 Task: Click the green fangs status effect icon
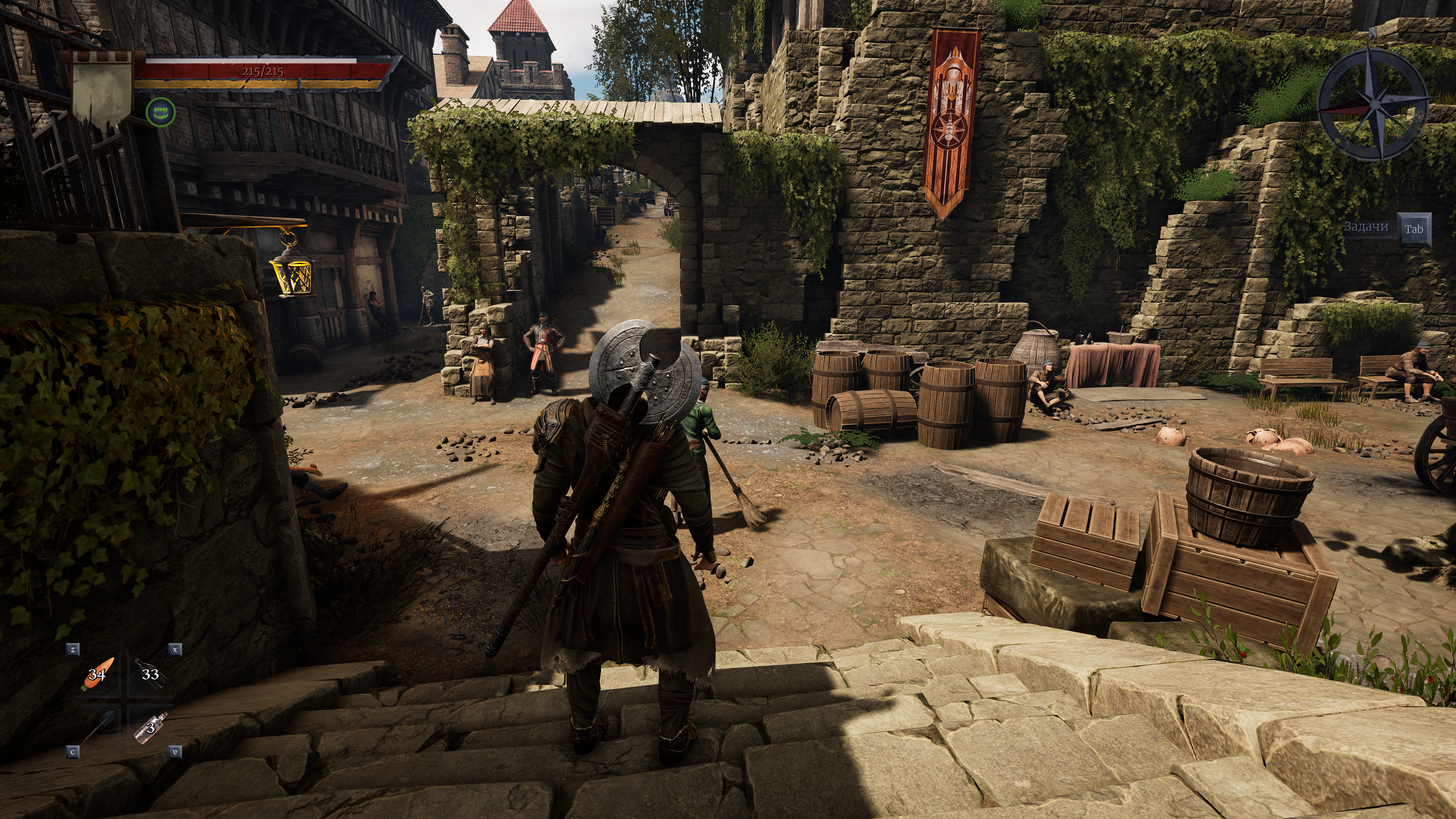coord(160,112)
